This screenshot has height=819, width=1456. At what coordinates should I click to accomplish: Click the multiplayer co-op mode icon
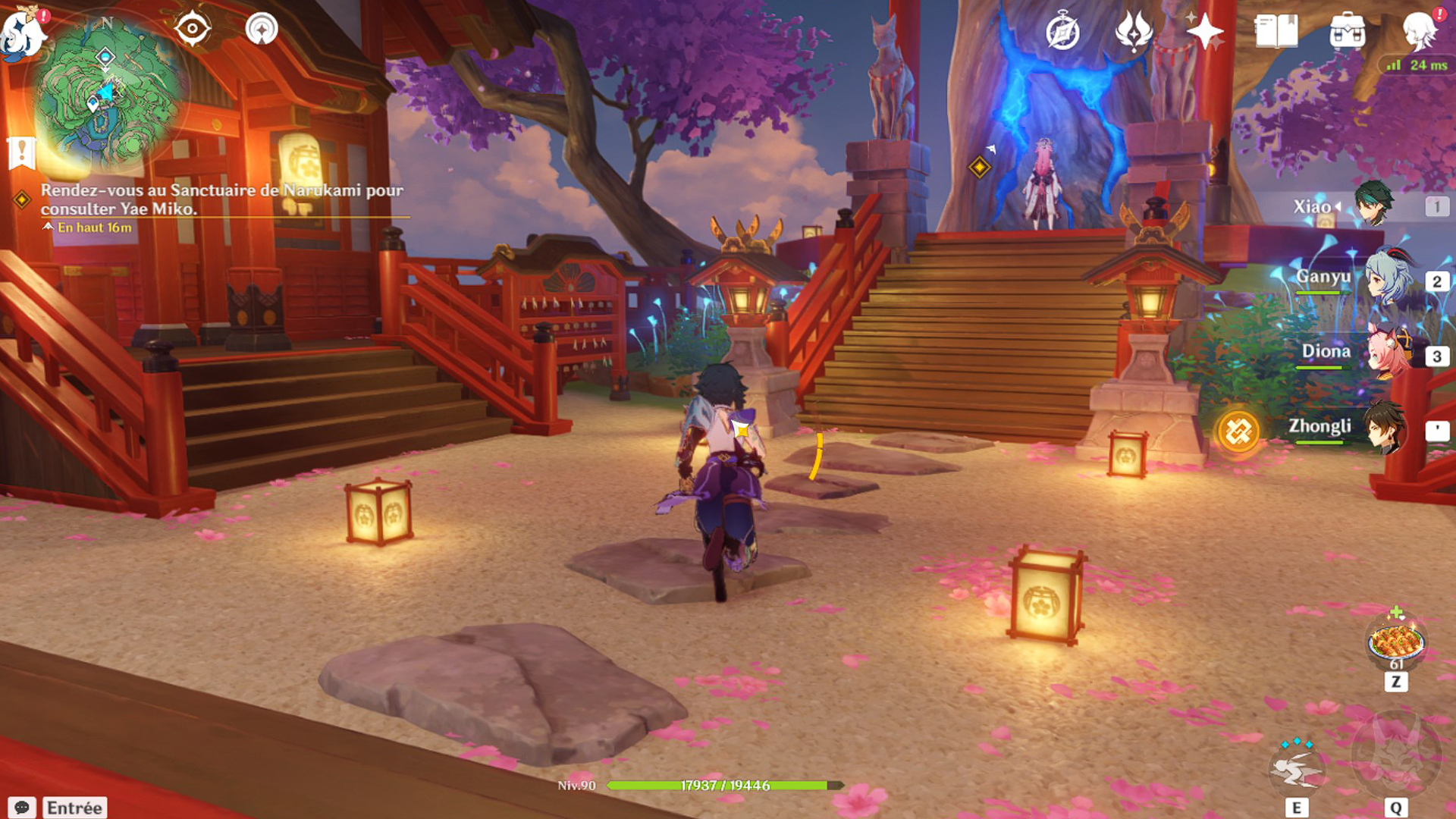pyautogui.click(x=262, y=30)
